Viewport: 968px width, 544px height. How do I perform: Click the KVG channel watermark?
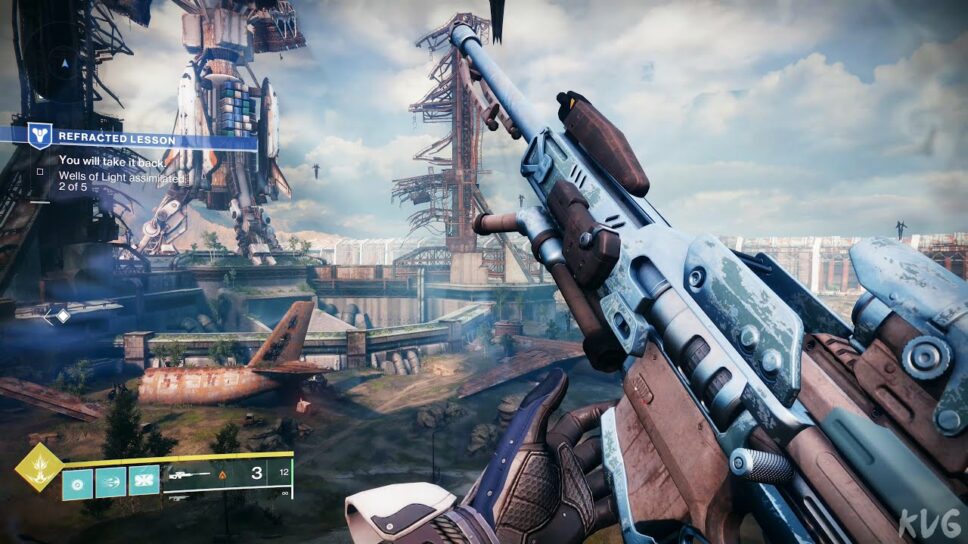point(930,522)
